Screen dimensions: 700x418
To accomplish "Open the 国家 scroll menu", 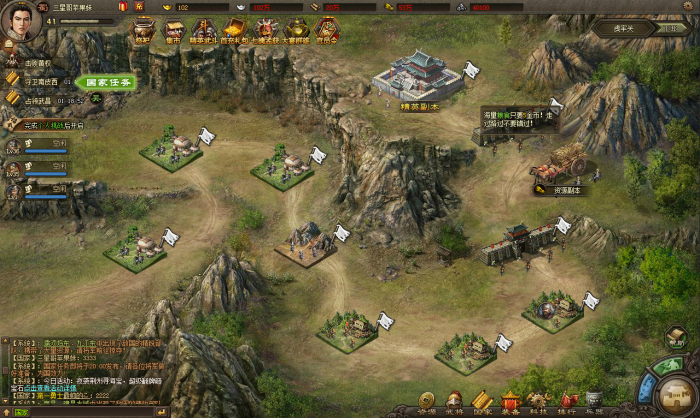I will click(x=482, y=402).
